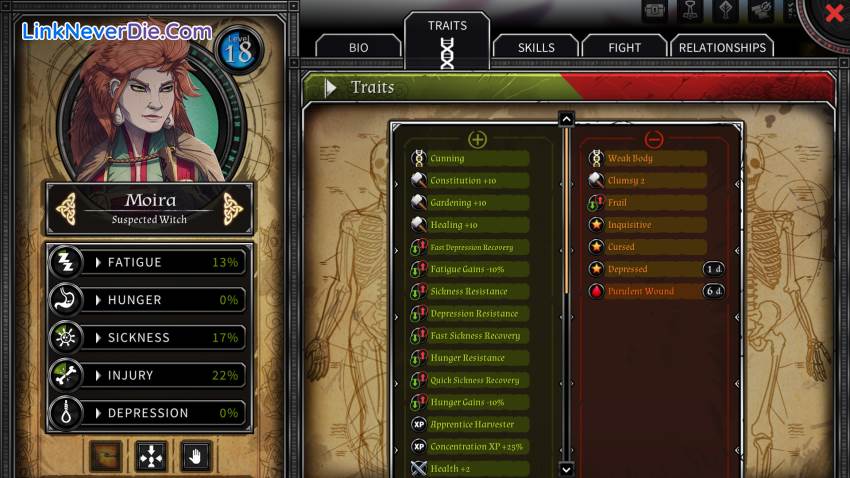Switch to the Bio tab

coord(359,47)
